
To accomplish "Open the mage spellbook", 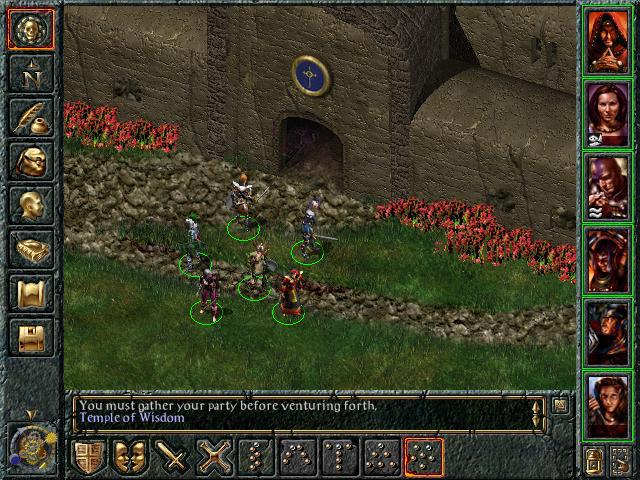I will tap(31, 249).
